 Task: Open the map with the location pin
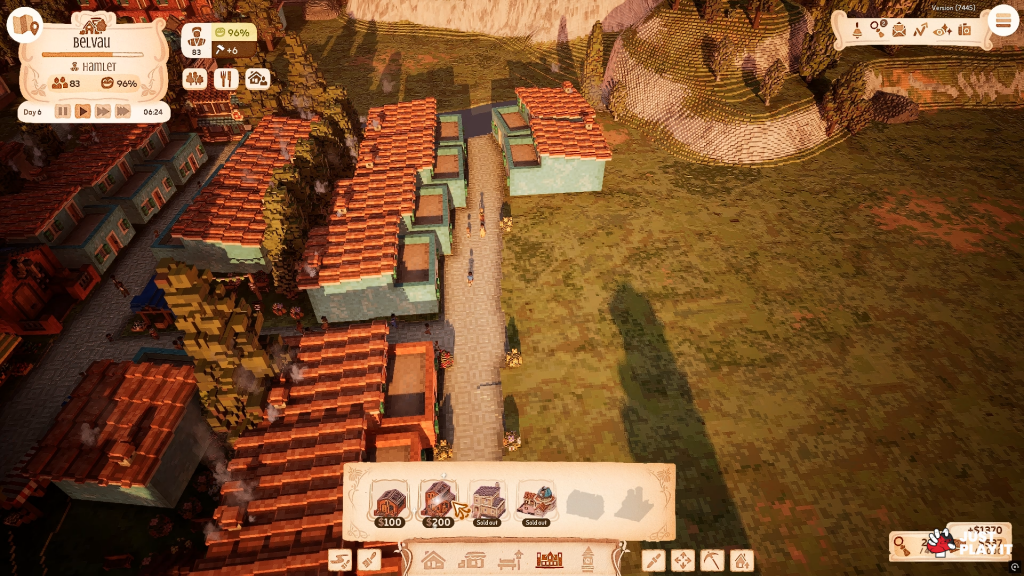pos(24,25)
